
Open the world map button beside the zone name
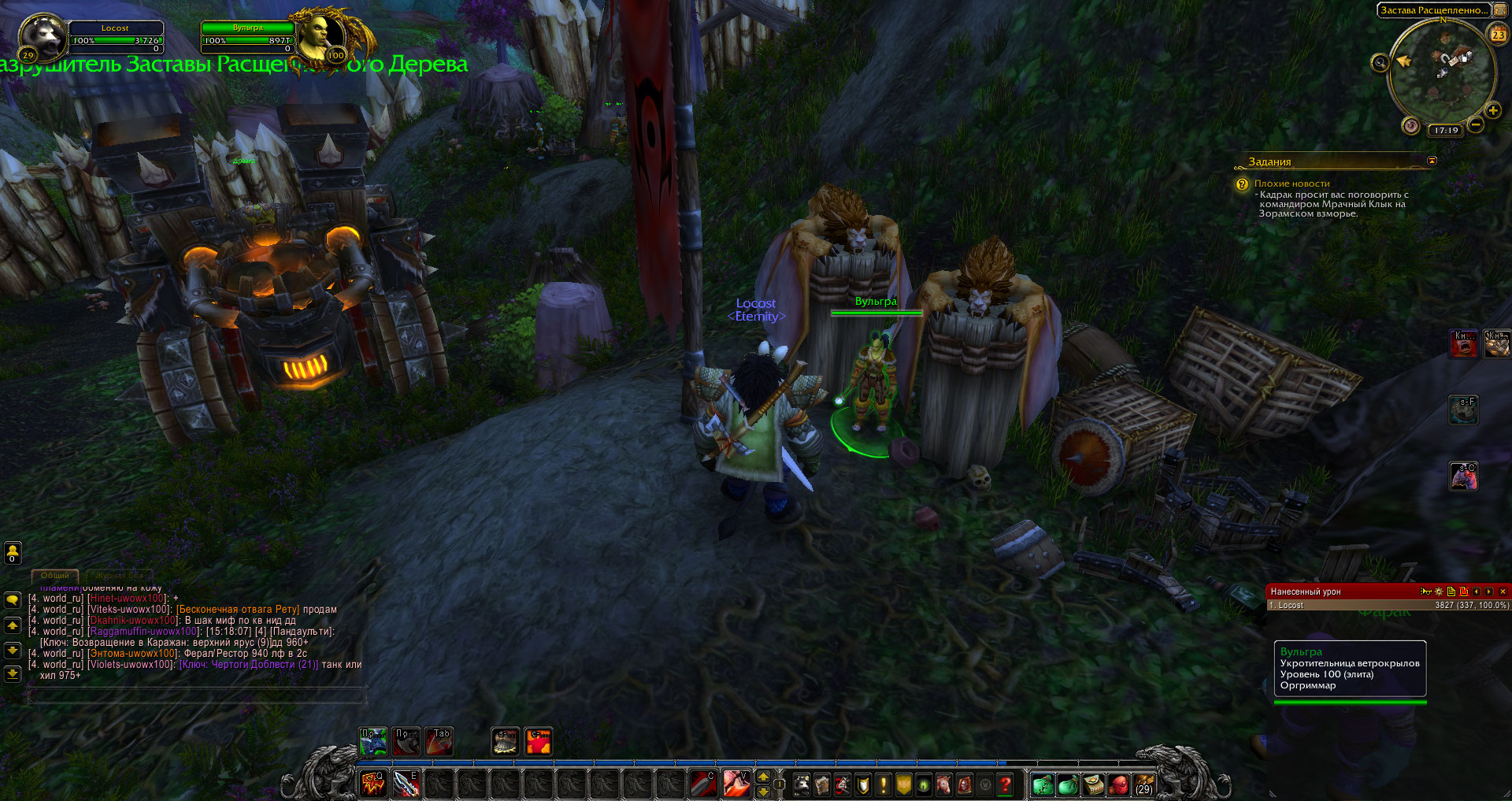[x=1500, y=10]
